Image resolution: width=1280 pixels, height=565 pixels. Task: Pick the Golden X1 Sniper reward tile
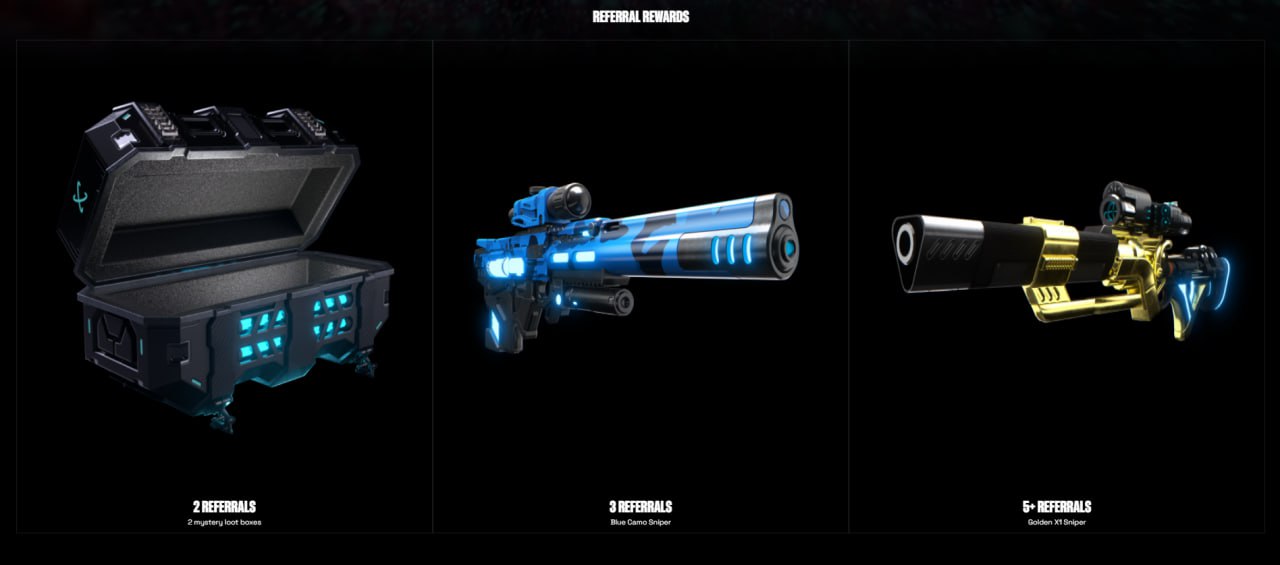coord(1057,286)
